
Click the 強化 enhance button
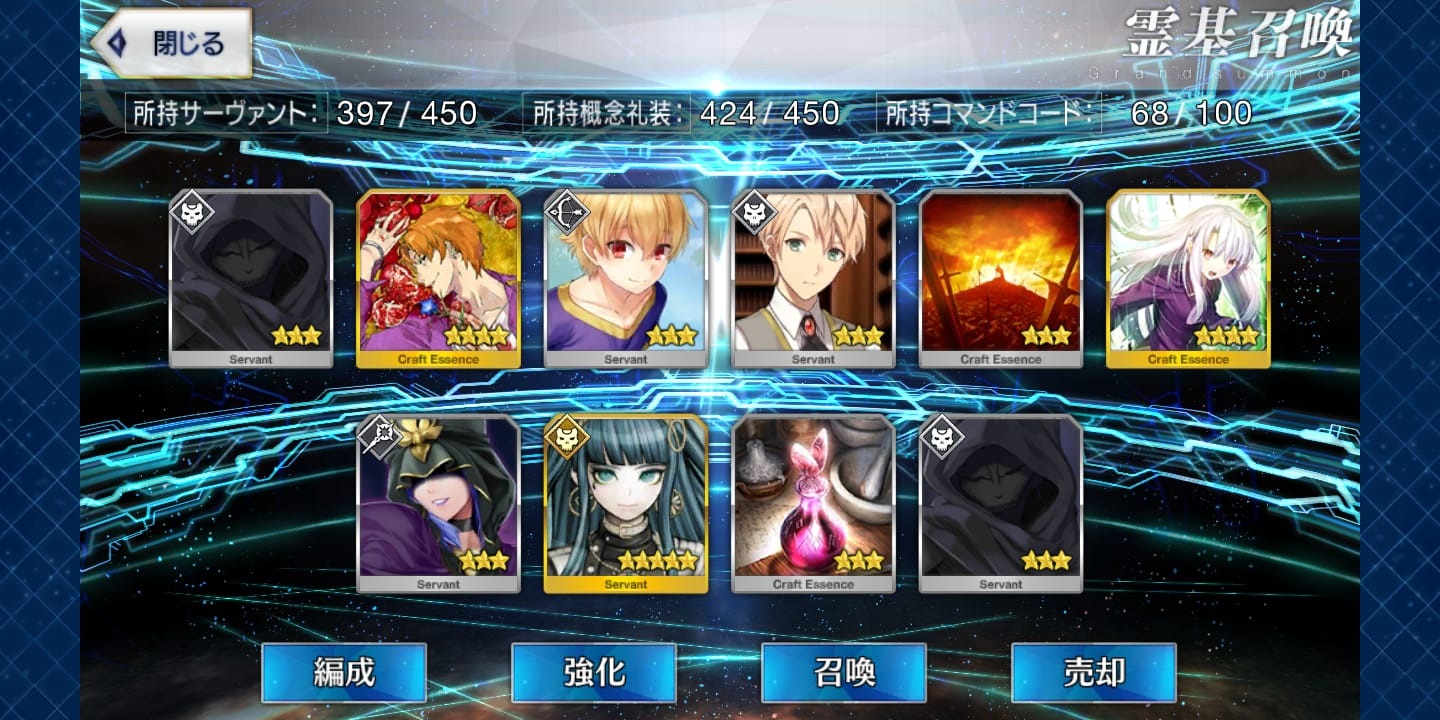click(593, 673)
